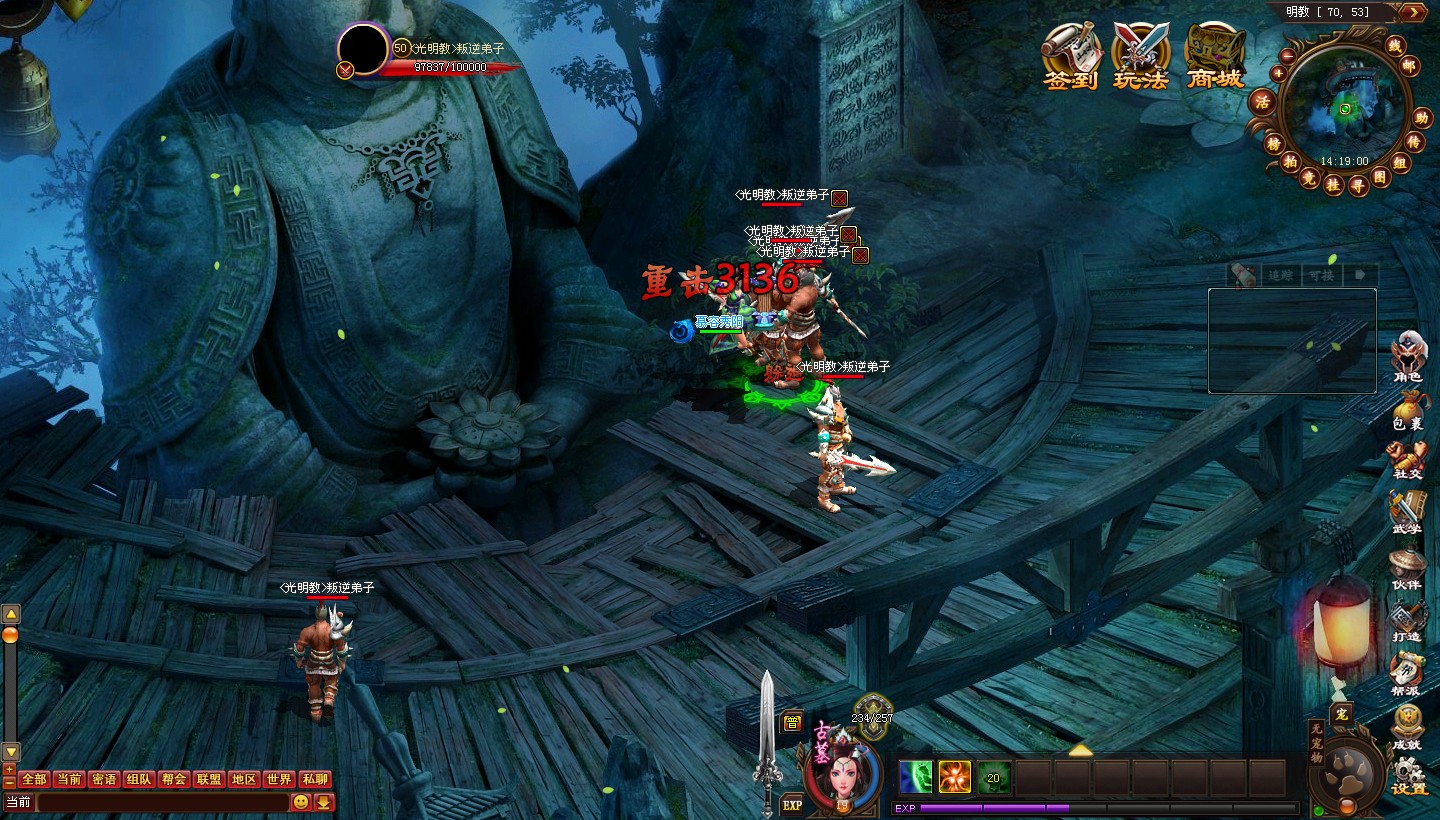Switch chat to the 世界 world channel

279,779
